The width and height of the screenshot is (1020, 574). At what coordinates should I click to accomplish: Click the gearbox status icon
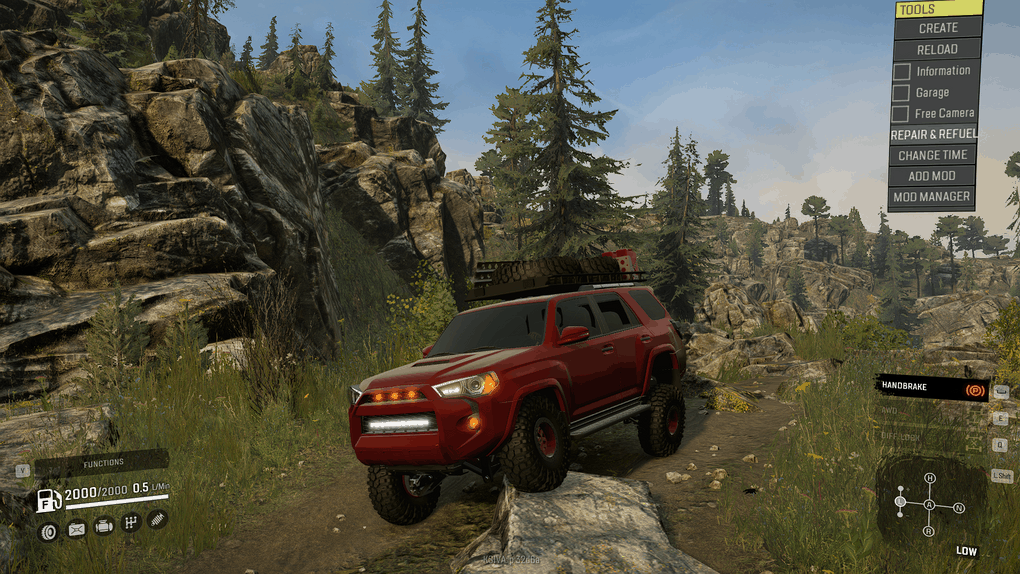[x=130, y=522]
